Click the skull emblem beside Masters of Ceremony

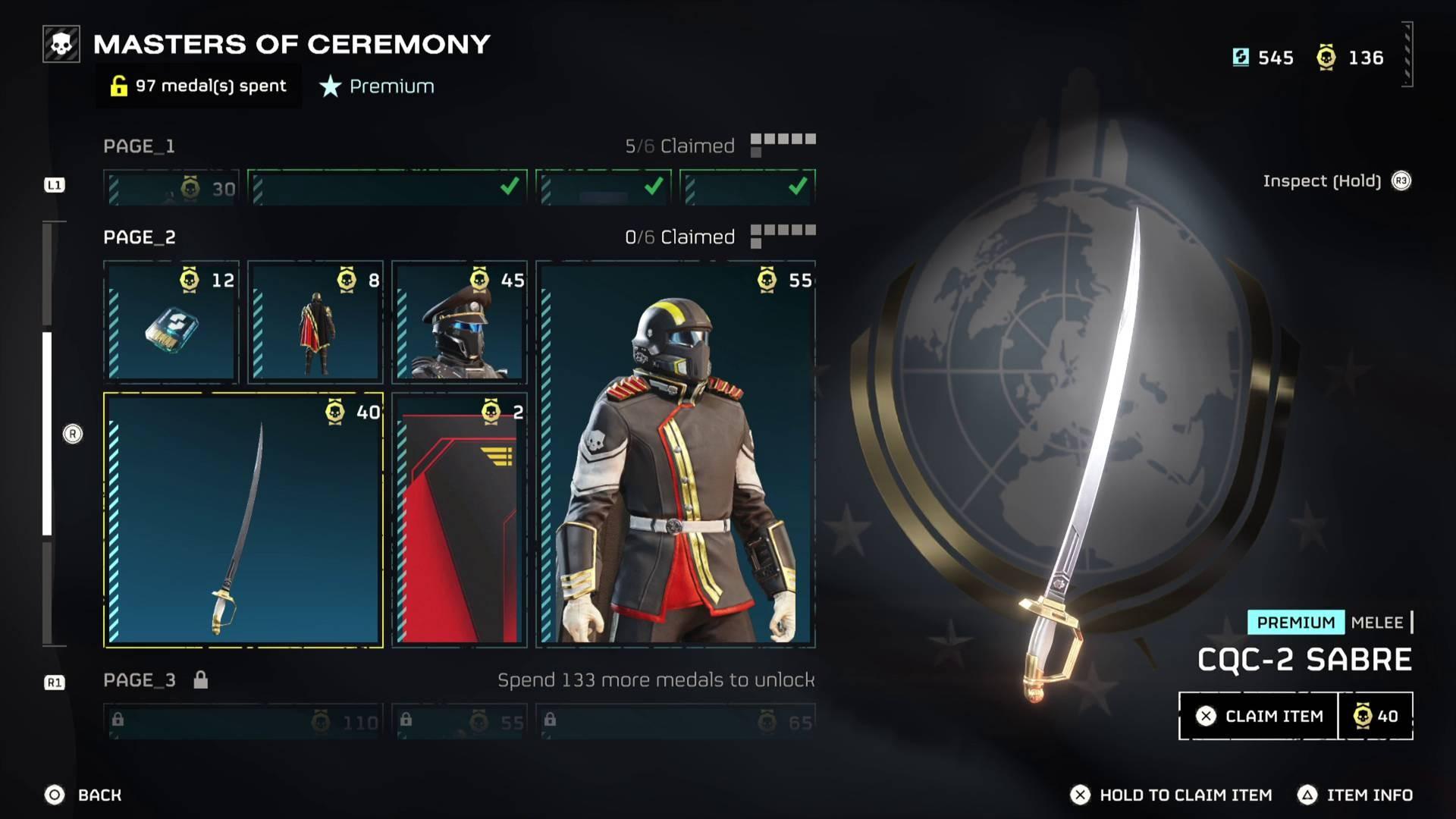61,43
